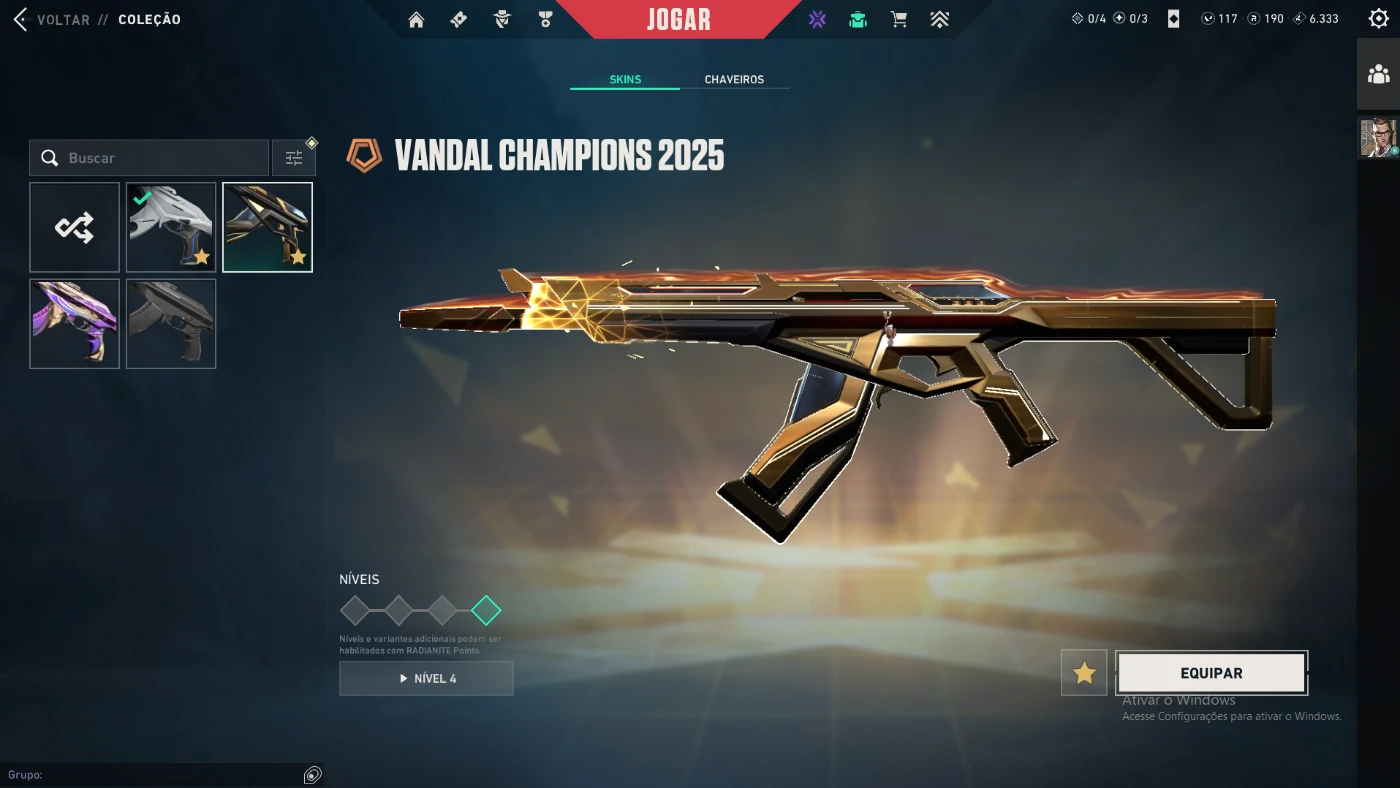Open the agents icon with hat
Viewport: 1400px width, 788px height.
(x=502, y=20)
